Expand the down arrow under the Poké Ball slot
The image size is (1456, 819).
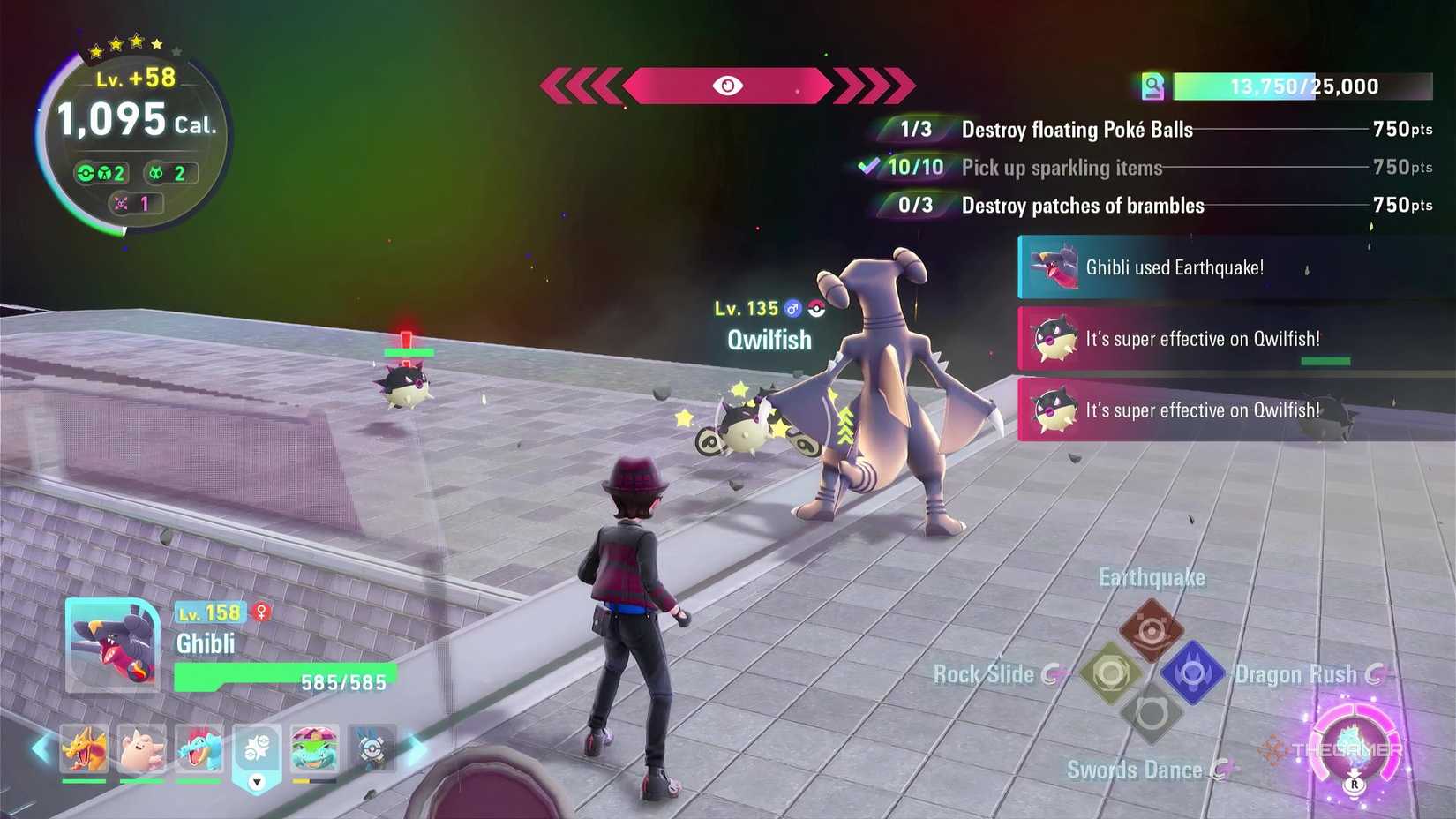[257, 780]
